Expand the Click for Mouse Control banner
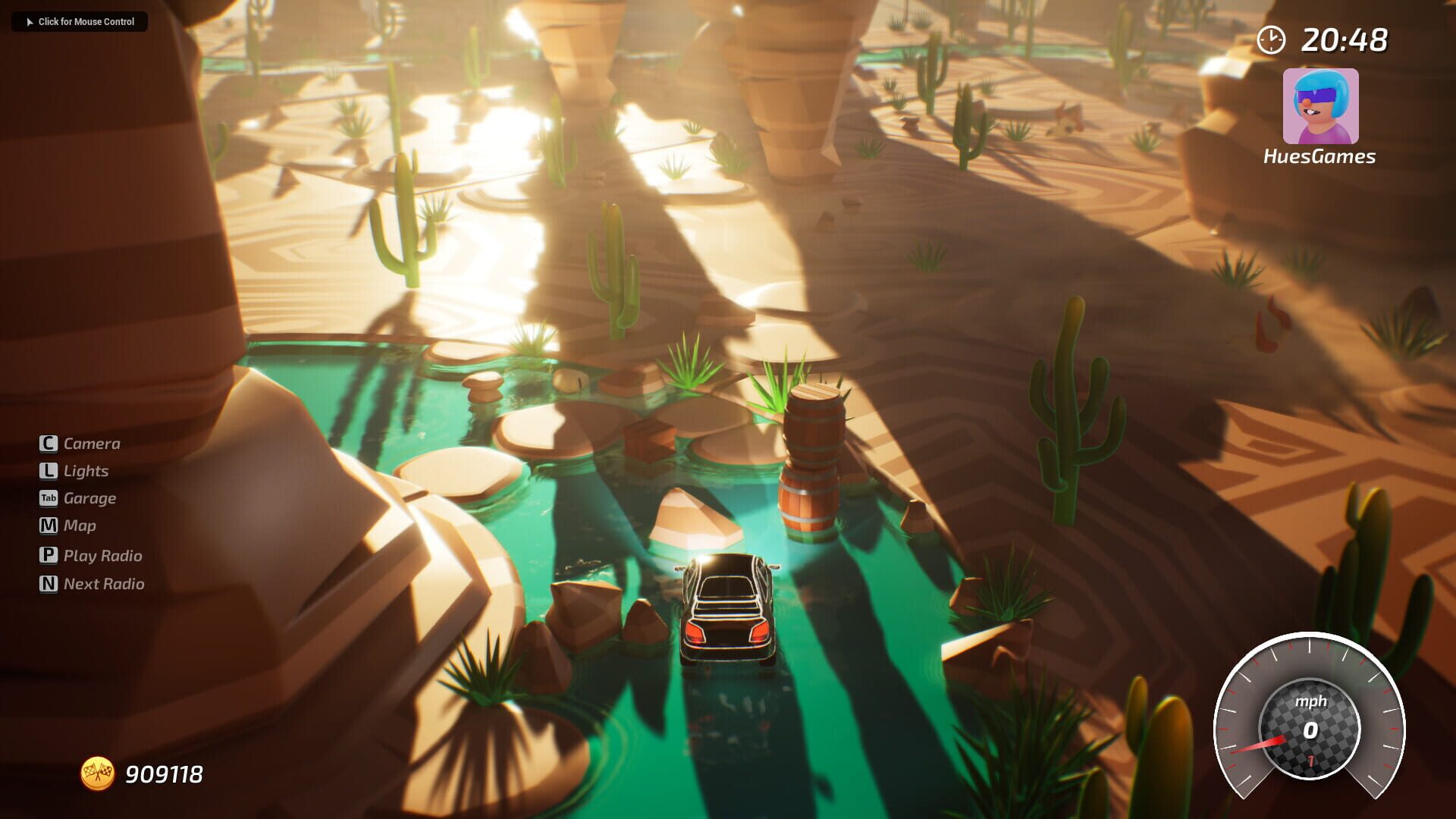1456x819 pixels. pyautogui.click(x=79, y=22)
